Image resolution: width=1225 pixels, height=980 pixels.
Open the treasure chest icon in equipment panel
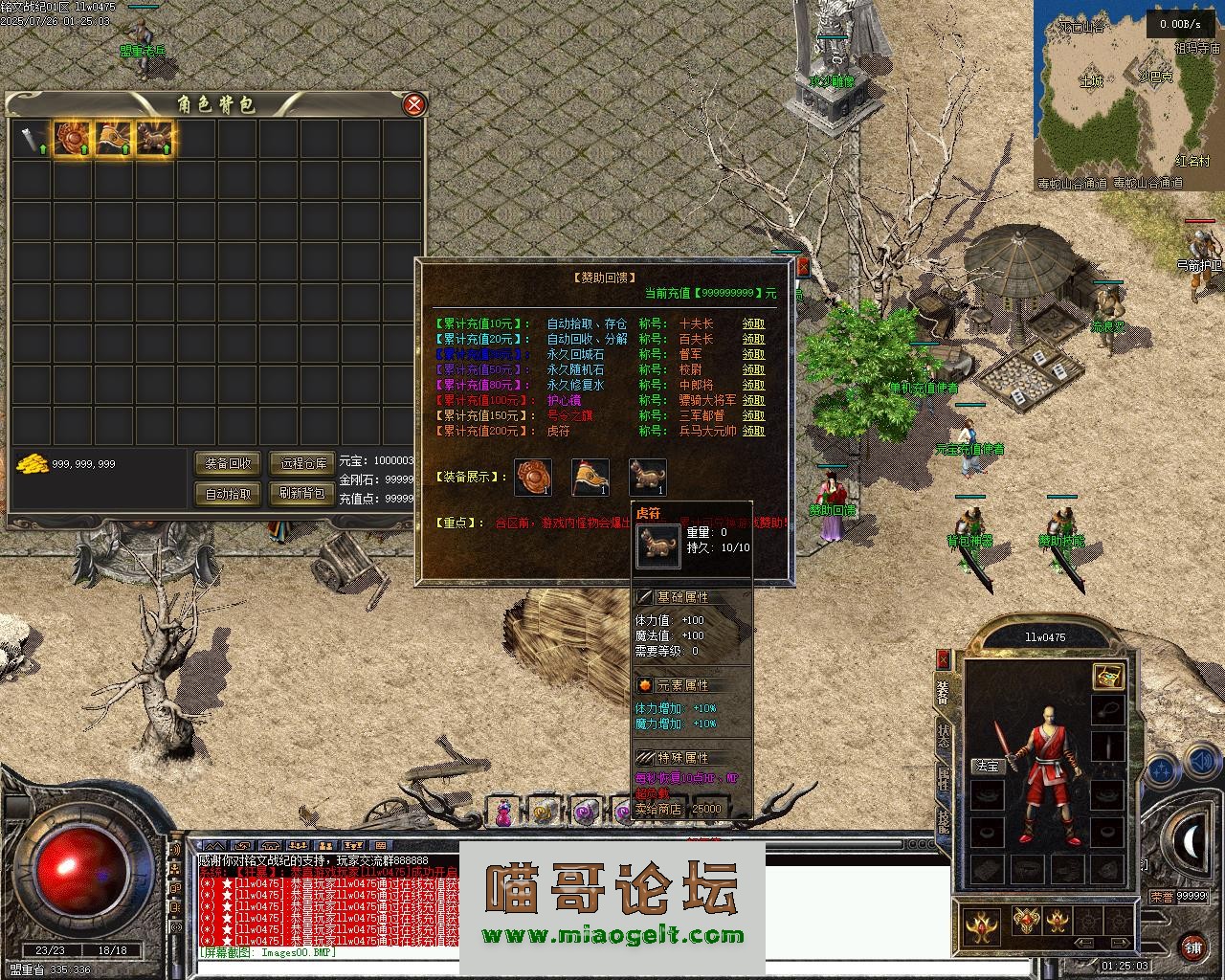[x=1108, y=677]
